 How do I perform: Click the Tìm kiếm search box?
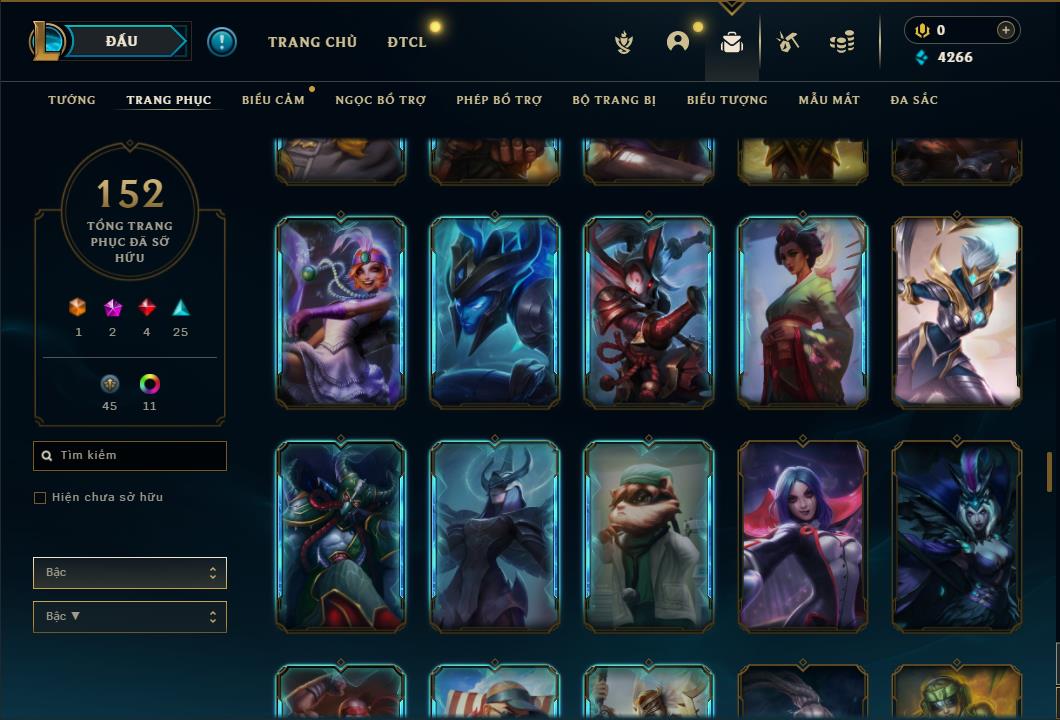(x=130, y=456)
